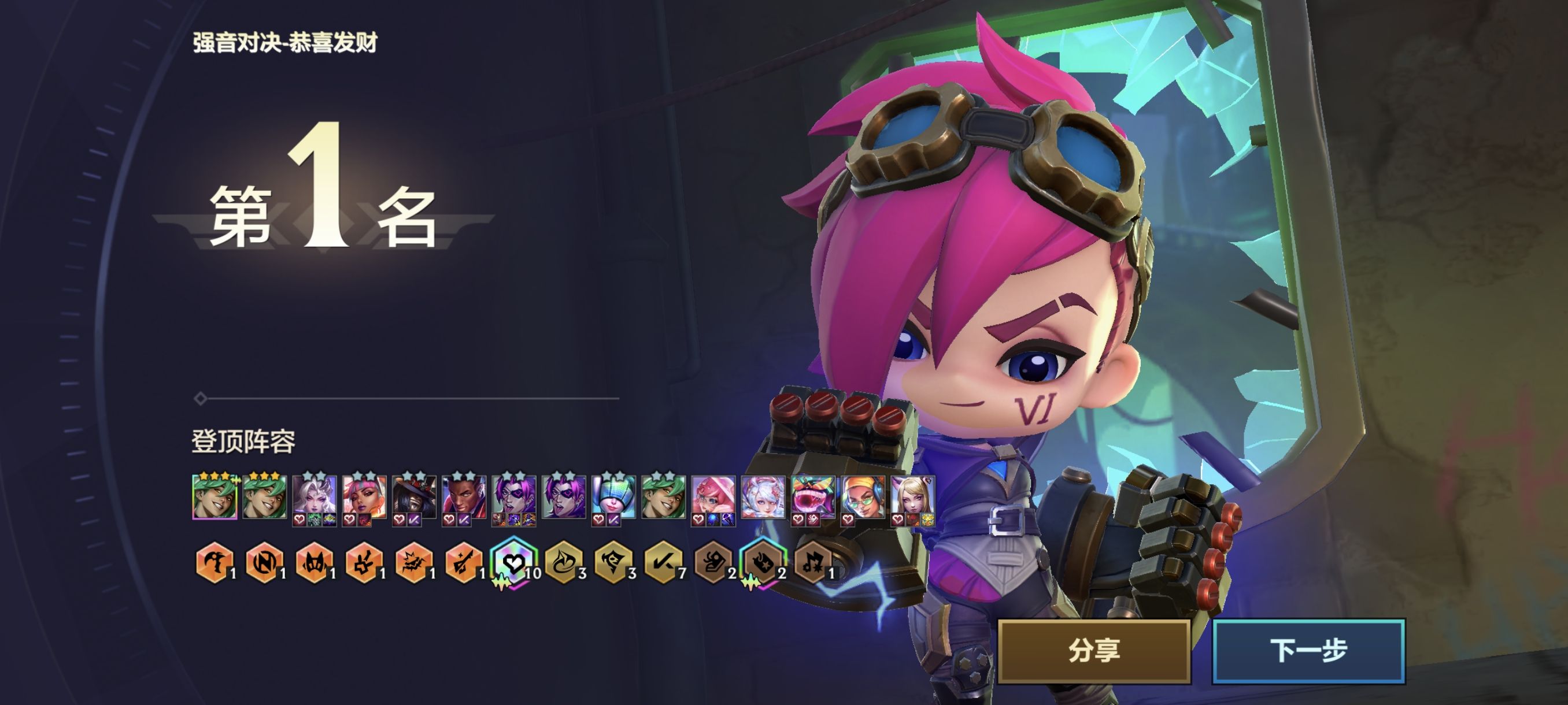Select the highlighted first three-star green-haired champion
The image size is (1568, 705).
pos(215,496)
